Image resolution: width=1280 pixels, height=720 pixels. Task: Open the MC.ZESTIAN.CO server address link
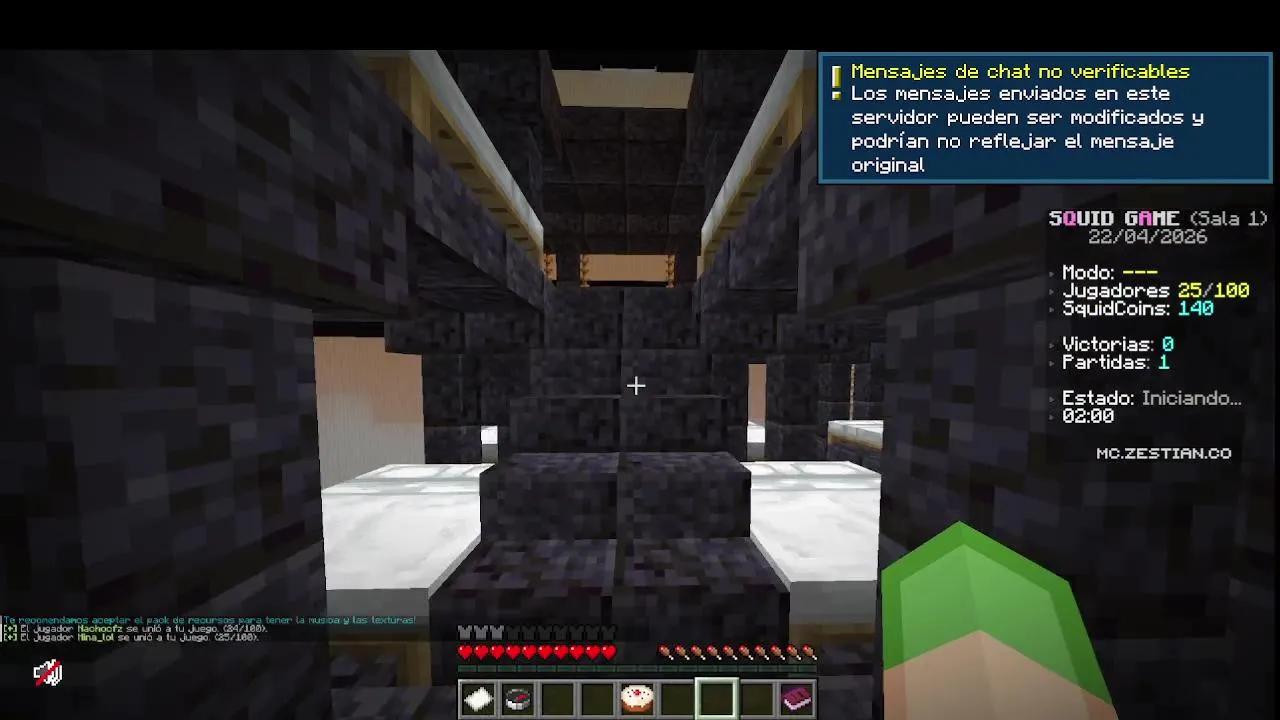[1165, 453]
